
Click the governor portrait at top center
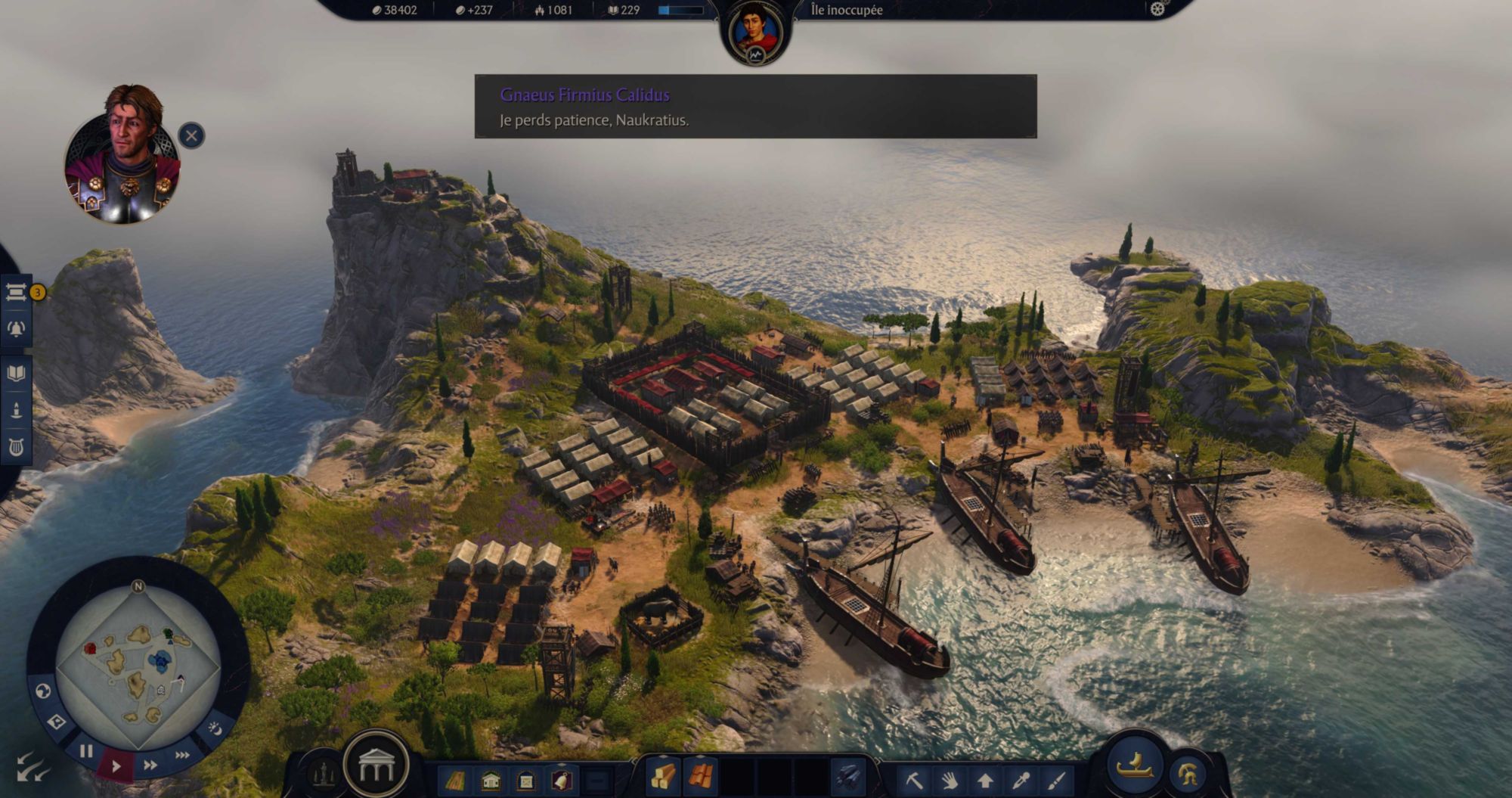[755, 32]
